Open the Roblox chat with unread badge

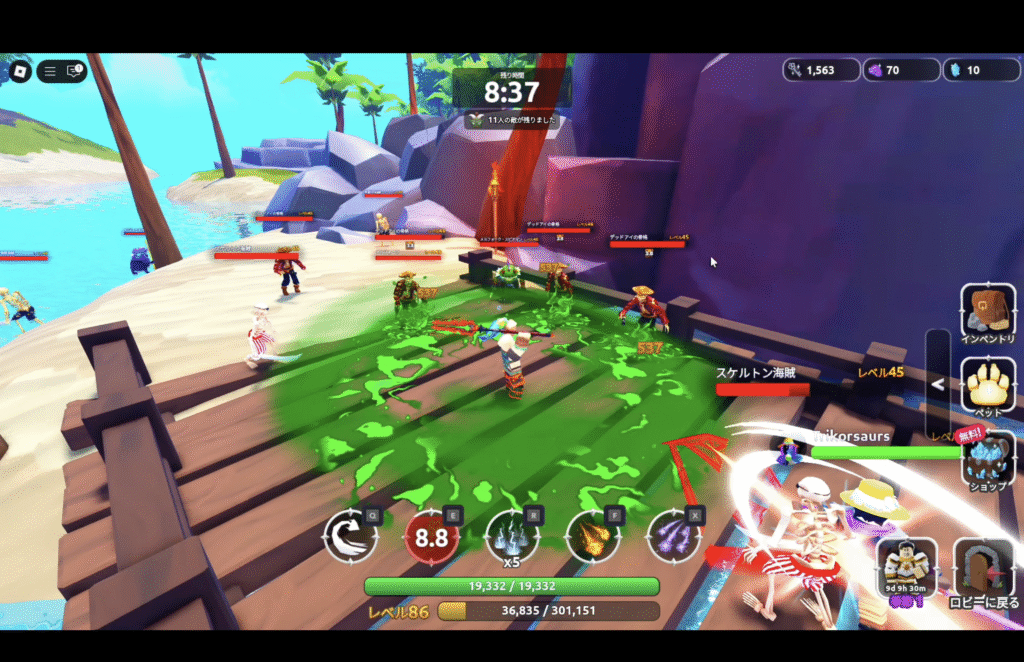[x=74, y=72]
